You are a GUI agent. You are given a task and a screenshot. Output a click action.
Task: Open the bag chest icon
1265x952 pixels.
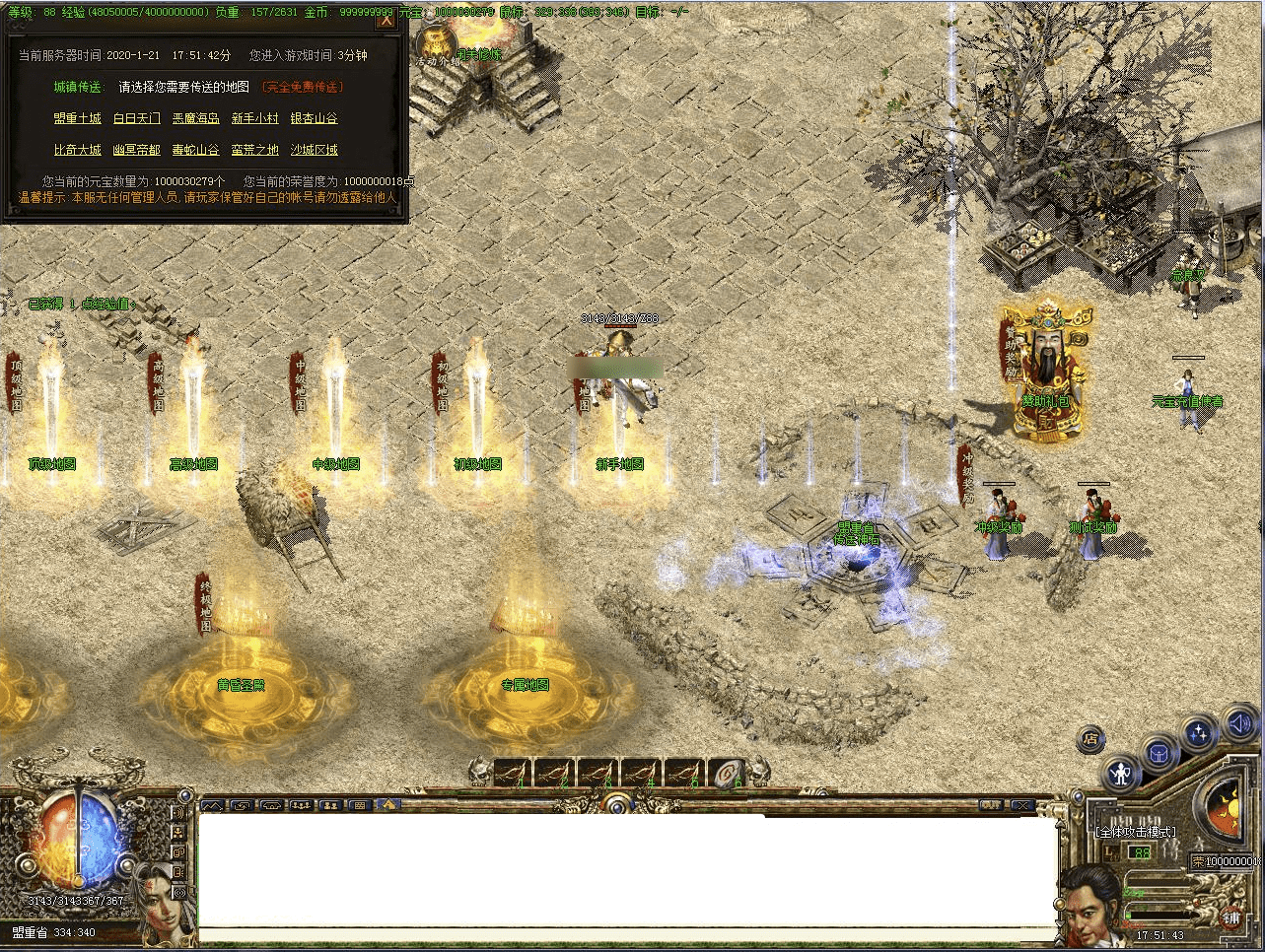[1160, 754]
